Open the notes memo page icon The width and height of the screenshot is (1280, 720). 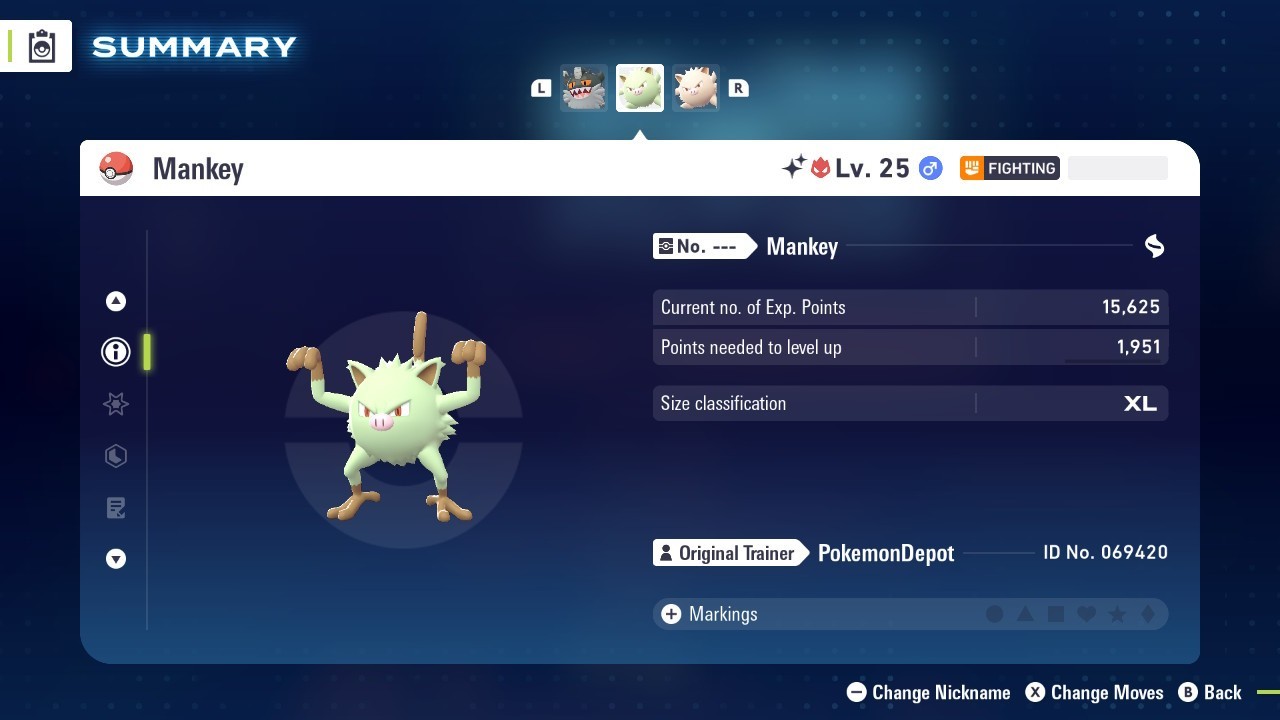click(115, 508)
